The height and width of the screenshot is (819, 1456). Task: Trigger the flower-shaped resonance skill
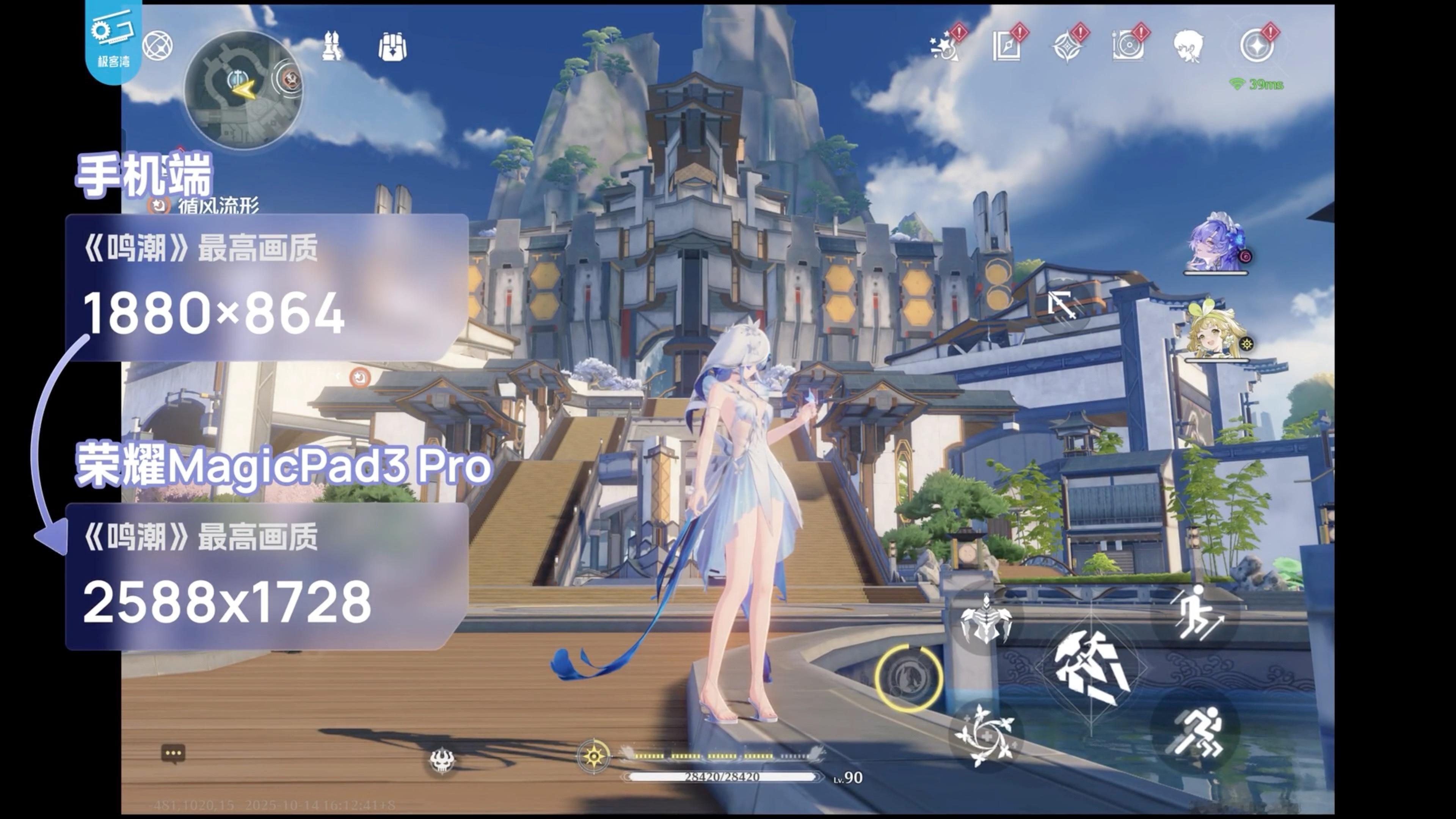point(984,735)
